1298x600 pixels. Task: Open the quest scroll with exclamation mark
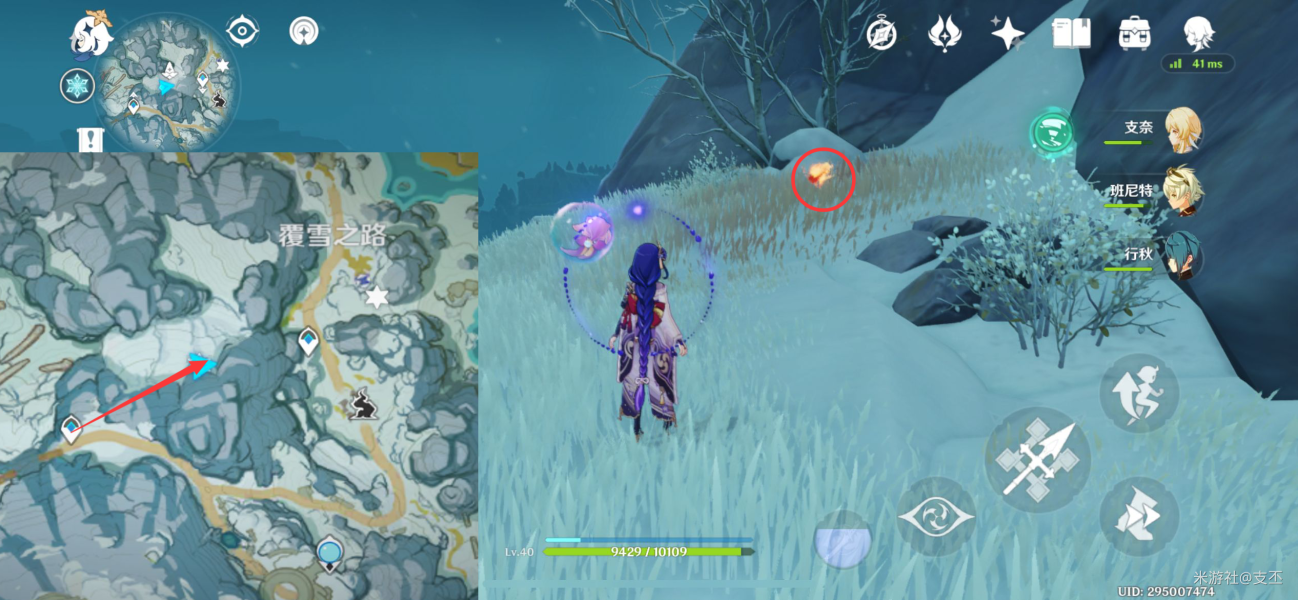click(x=91, y=138)
